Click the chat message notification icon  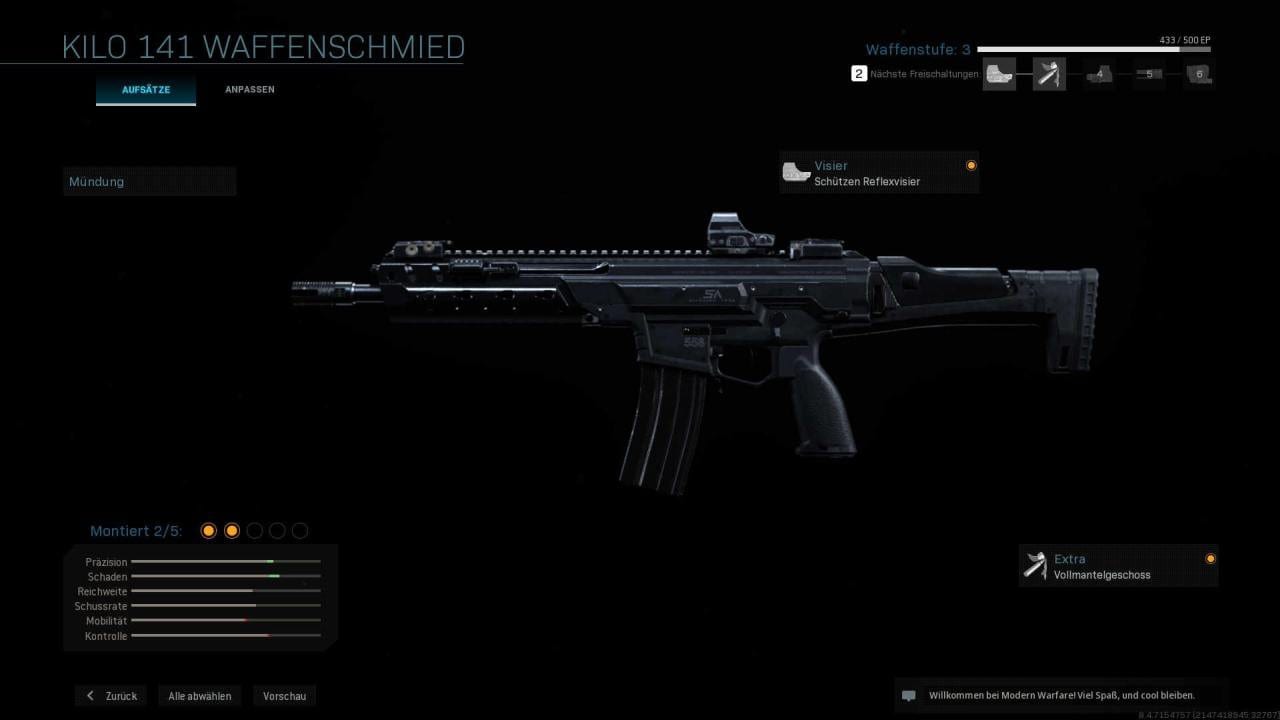909,696
